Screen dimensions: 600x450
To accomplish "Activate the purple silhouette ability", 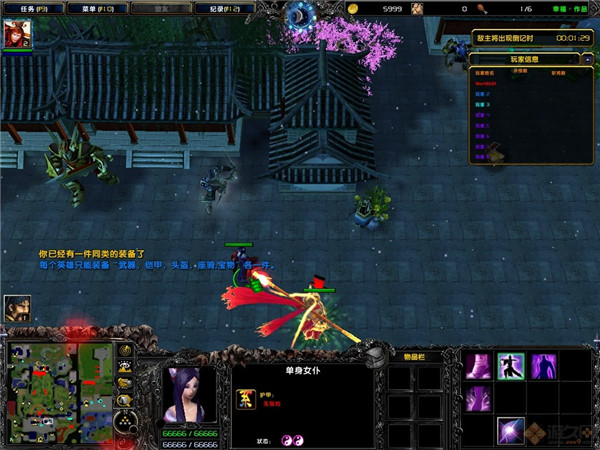I will (544, 366).
